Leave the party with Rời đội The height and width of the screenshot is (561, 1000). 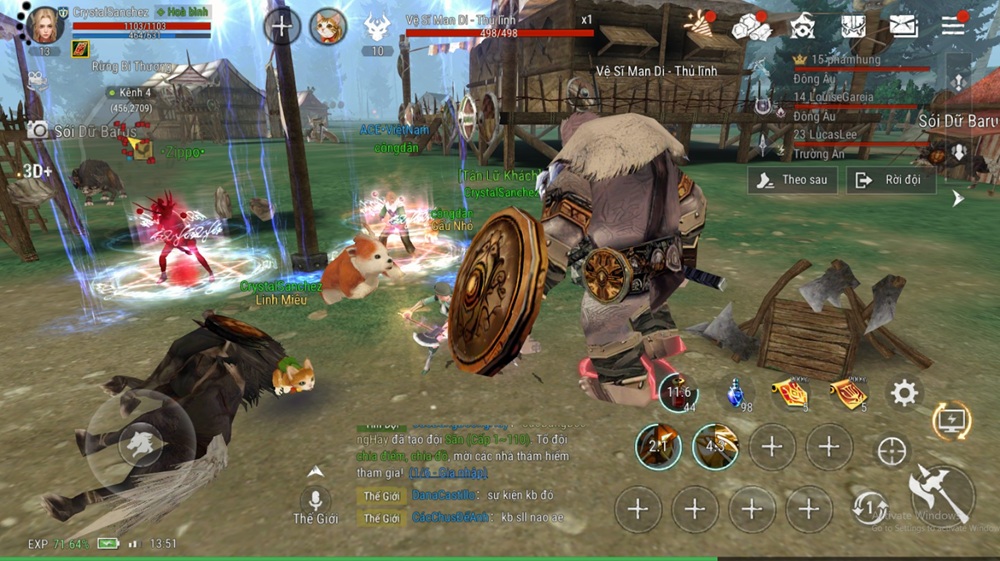click(x=890, y=180)
